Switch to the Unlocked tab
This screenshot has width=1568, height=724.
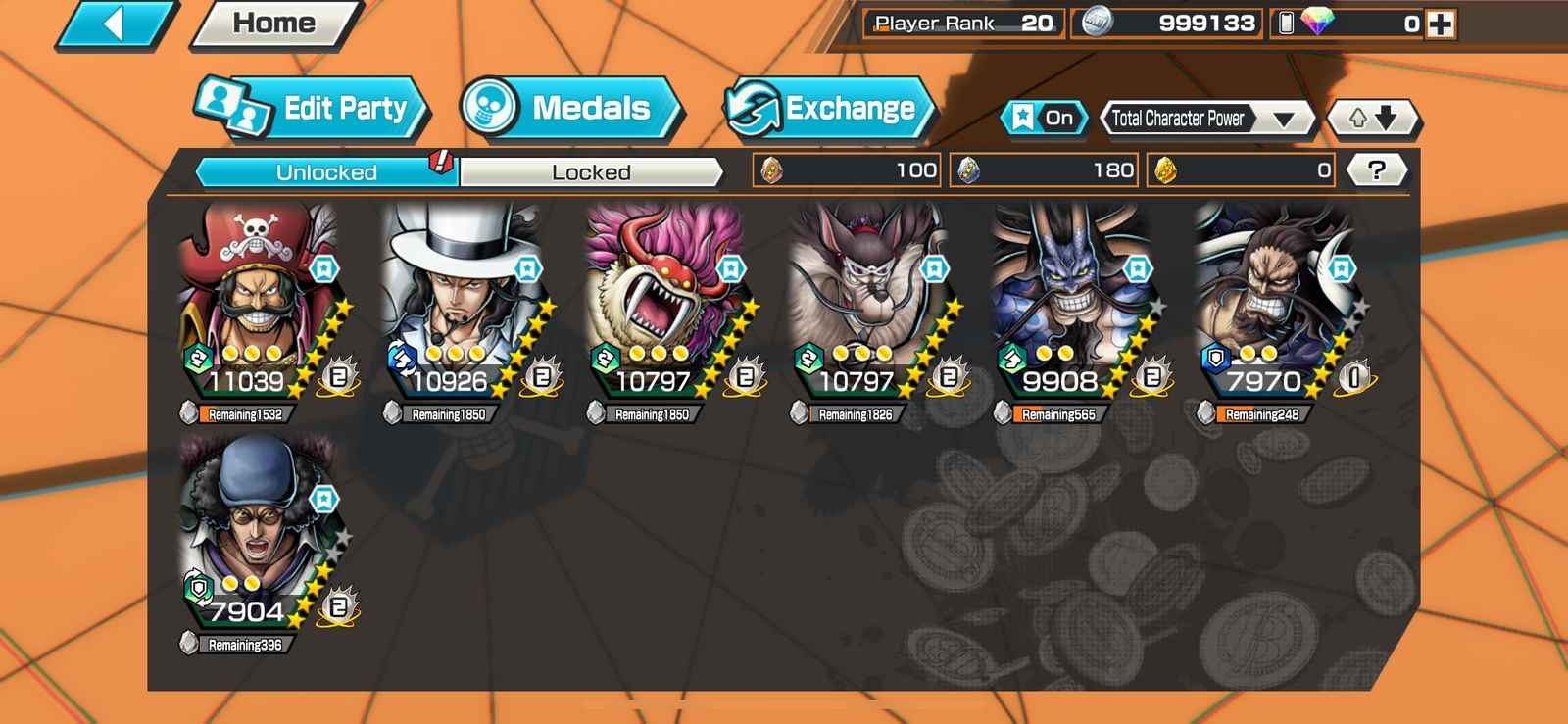pyautogui.click(x=326, y=172)
